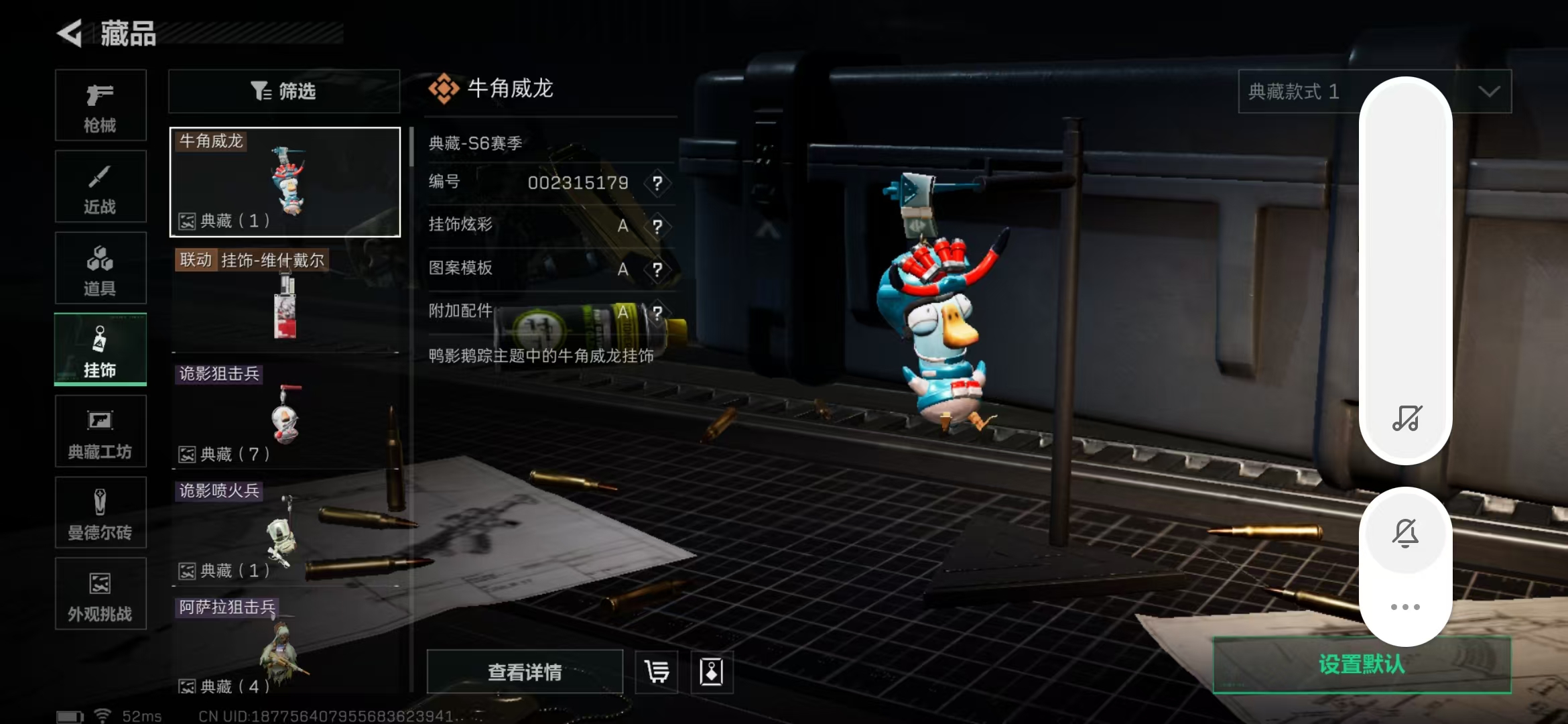Open the floating assistant three-dot menu
This screenshot has width=1568, height=724.
coord(1406,606)
